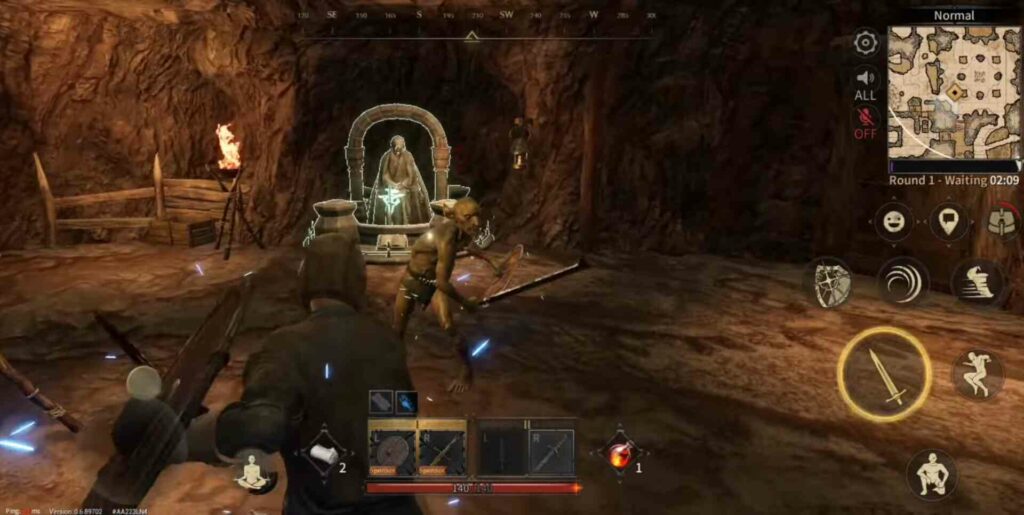Open the gear settings menu
Viewport: 1024px width, 515px height.
tap(866, 43)
